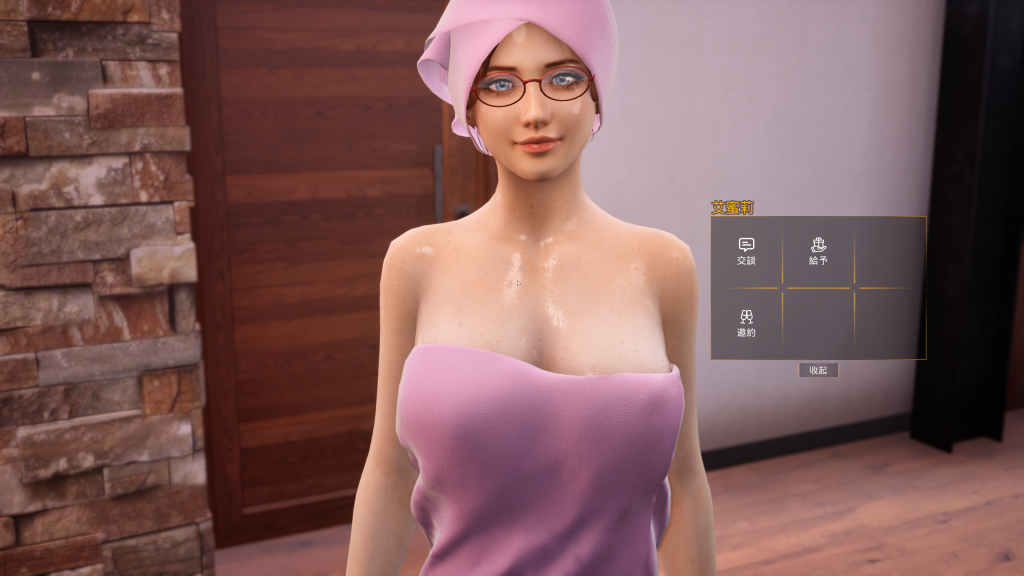Choose the 交談 (Talk) interaction option
Image resolution: width=1024 pixels, height=576 pixels.
746,251
